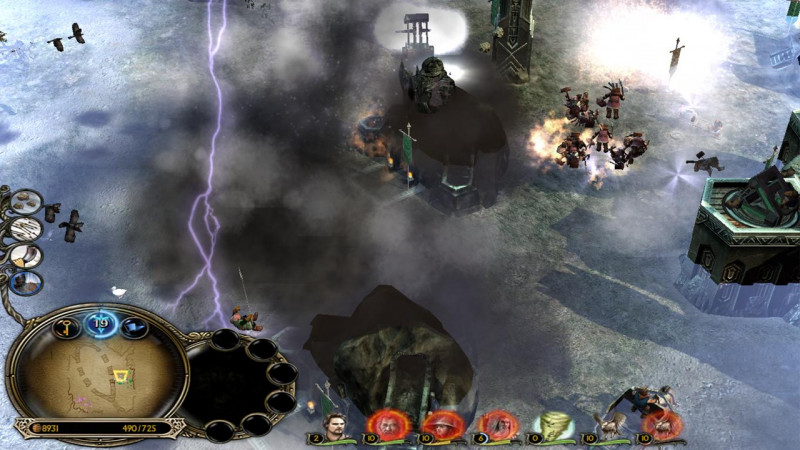Select the three brown stones round icon
The height and width of the screenshot is (450, 800).
(27, 202)
